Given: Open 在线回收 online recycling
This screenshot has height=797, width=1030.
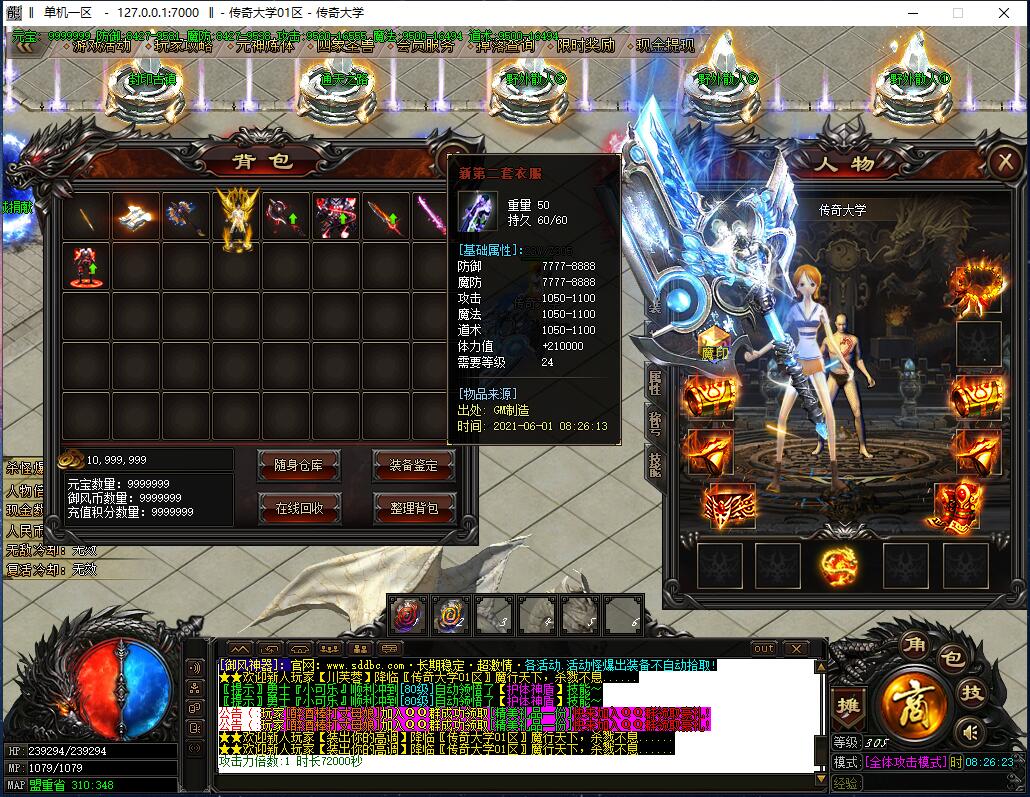Looking at the screenshot, I should [x=298, y=508].
